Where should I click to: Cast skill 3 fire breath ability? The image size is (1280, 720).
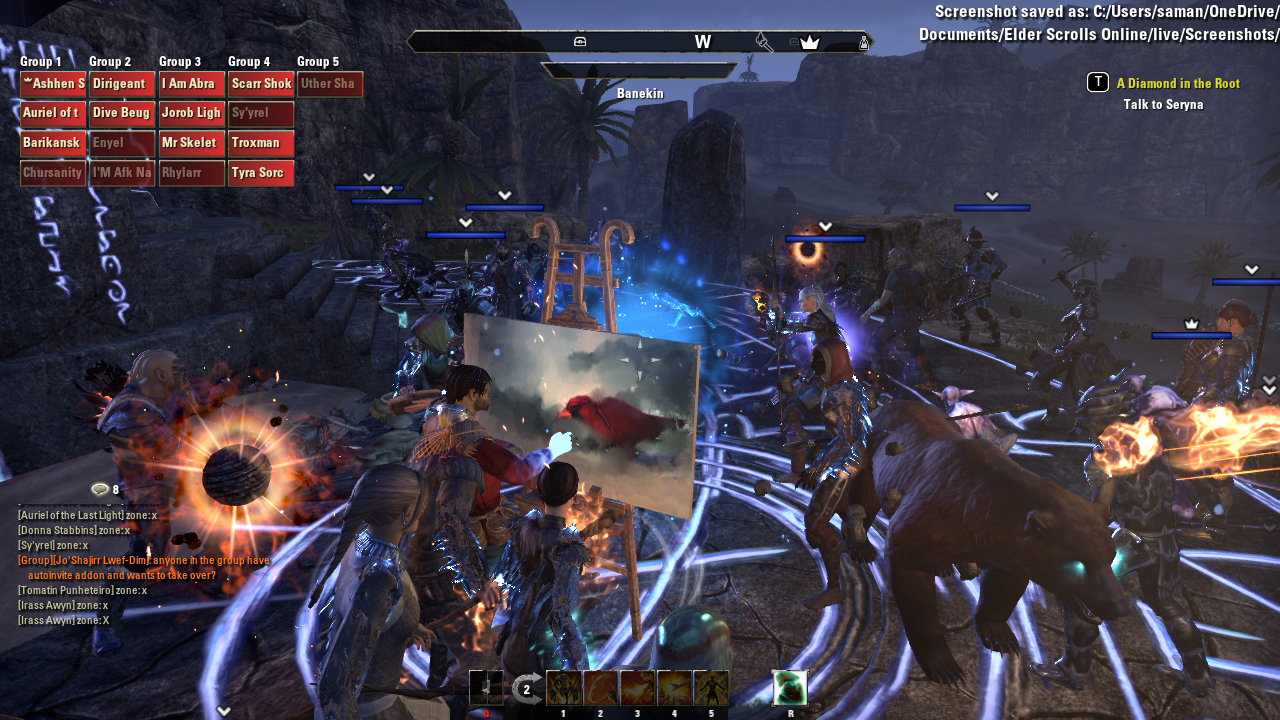coord(637,688)
